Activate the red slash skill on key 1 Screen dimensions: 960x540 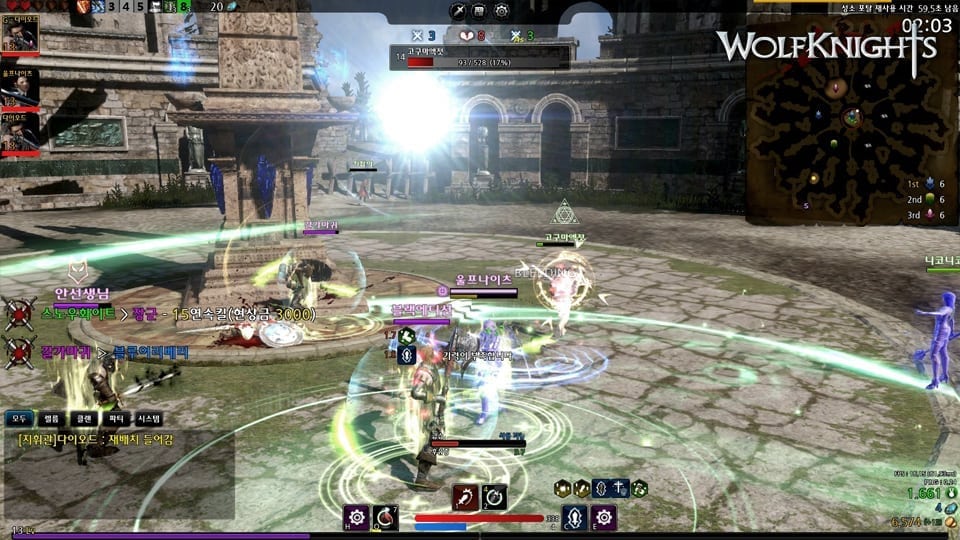click(465, 497)
